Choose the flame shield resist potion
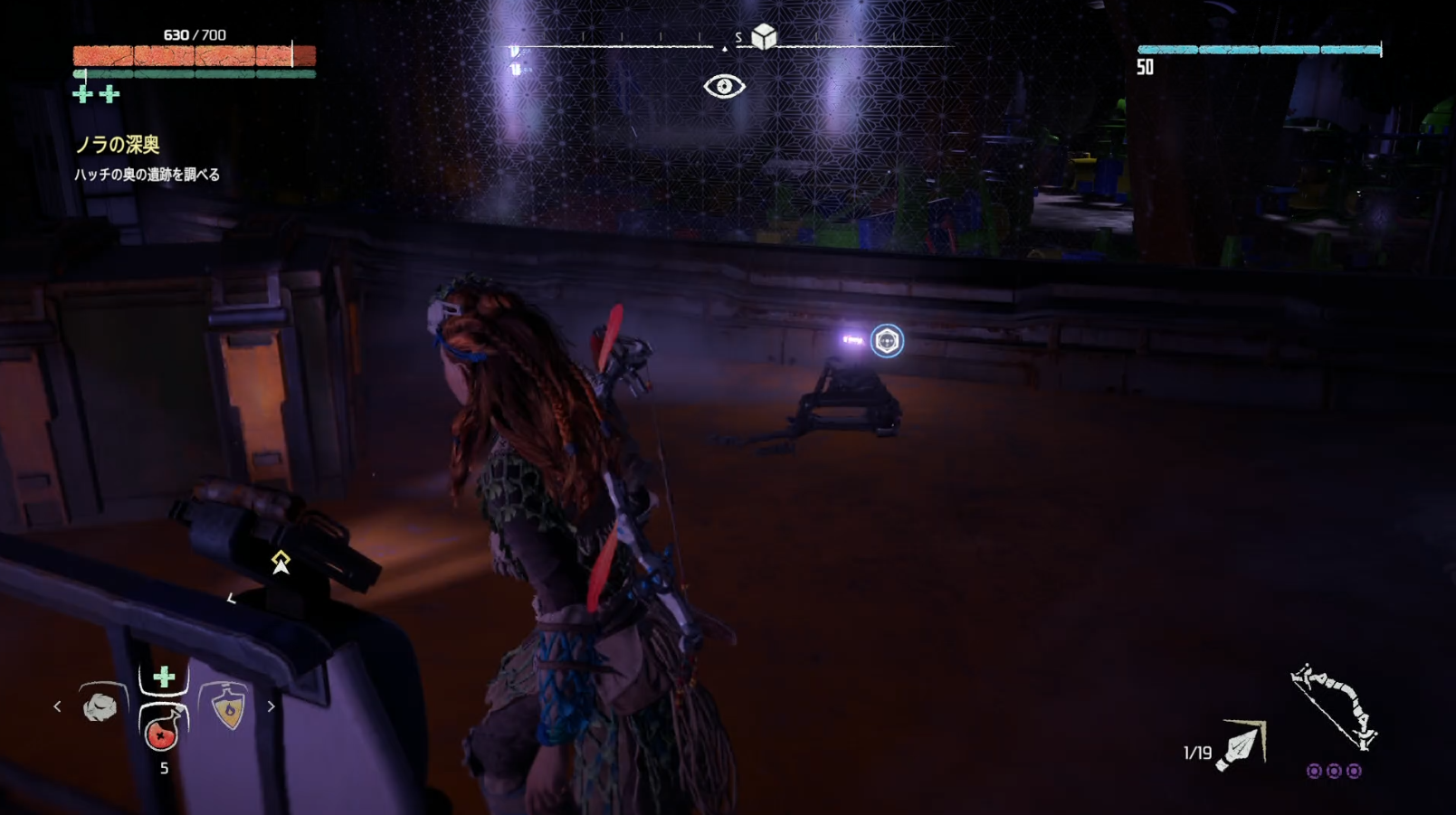Image resolution: width=1456 pixels, height=815 pixels. pyautogui.click(x=229, y=707)
